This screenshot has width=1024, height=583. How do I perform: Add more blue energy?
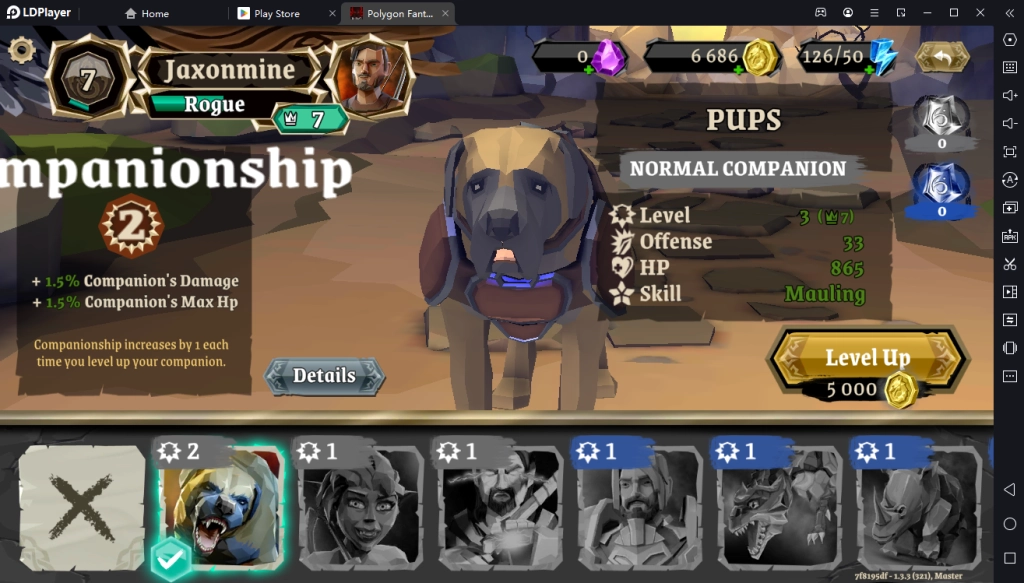click(870, 70)
